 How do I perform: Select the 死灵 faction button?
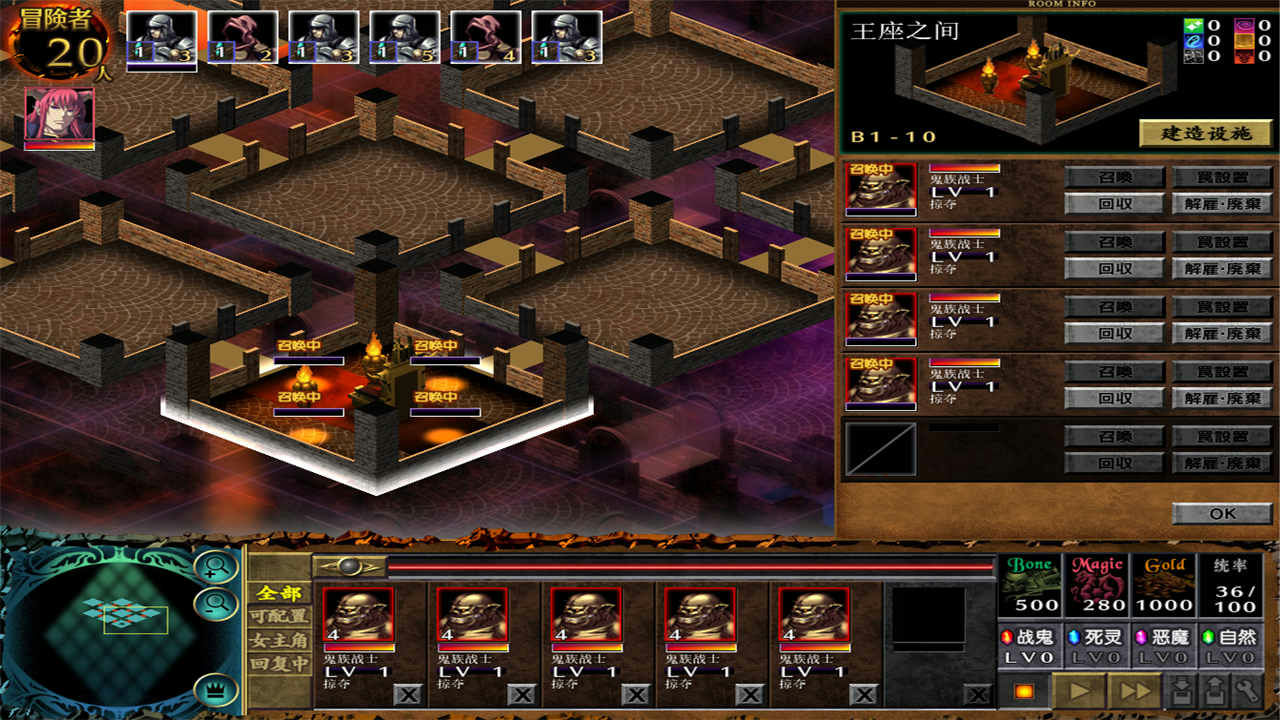(1097, 644)
